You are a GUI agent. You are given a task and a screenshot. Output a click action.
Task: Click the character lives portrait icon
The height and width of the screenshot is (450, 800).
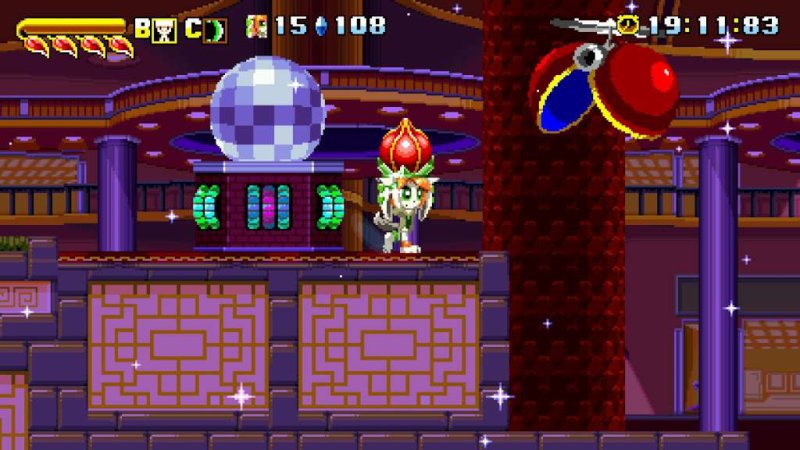click(257, 26)
